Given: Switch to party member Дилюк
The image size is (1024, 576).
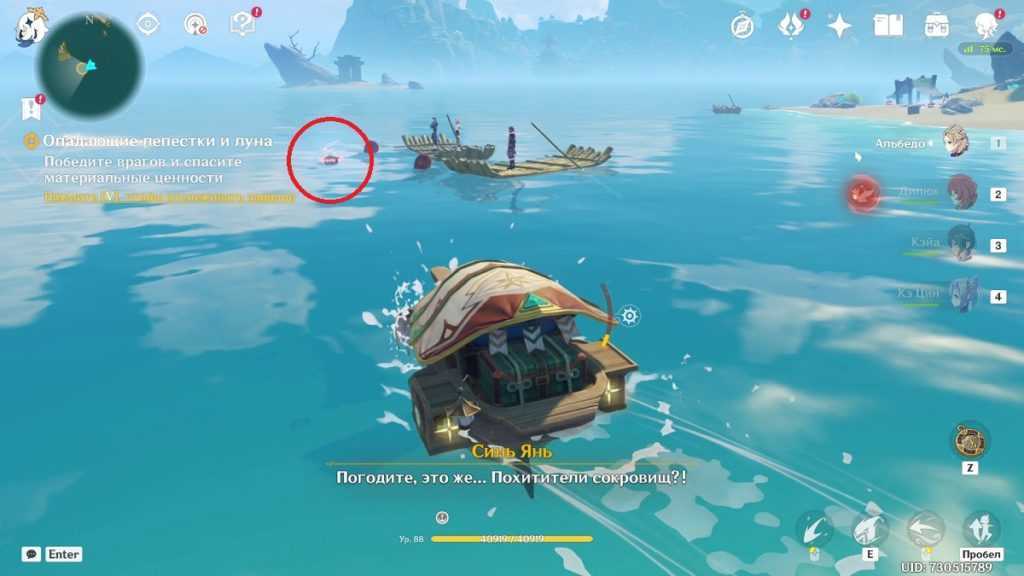Looking at the screenshot, I should 961,193.
